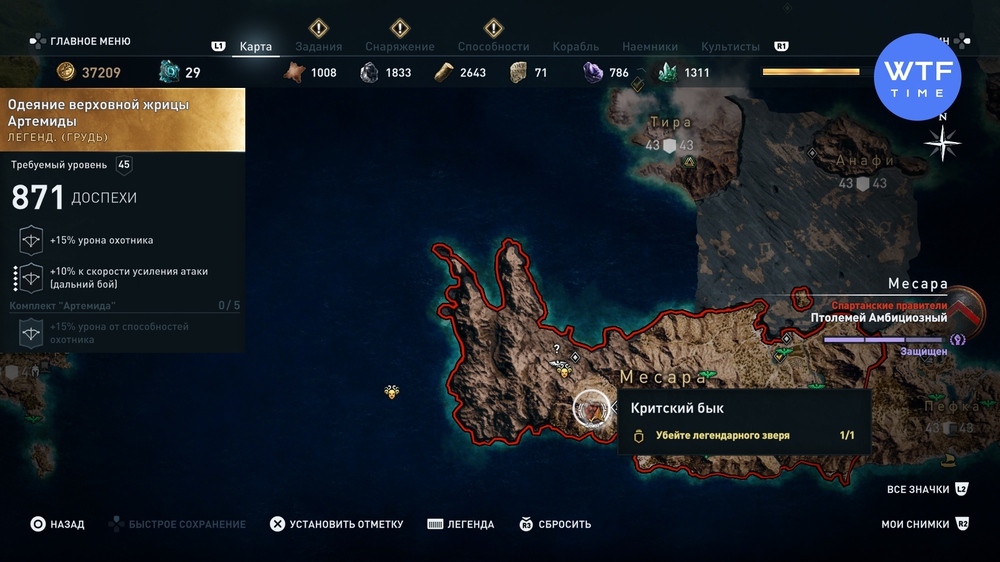Click the Критский бык map marker
Viewport: 1000px width, 562px height.
(591, 409)
